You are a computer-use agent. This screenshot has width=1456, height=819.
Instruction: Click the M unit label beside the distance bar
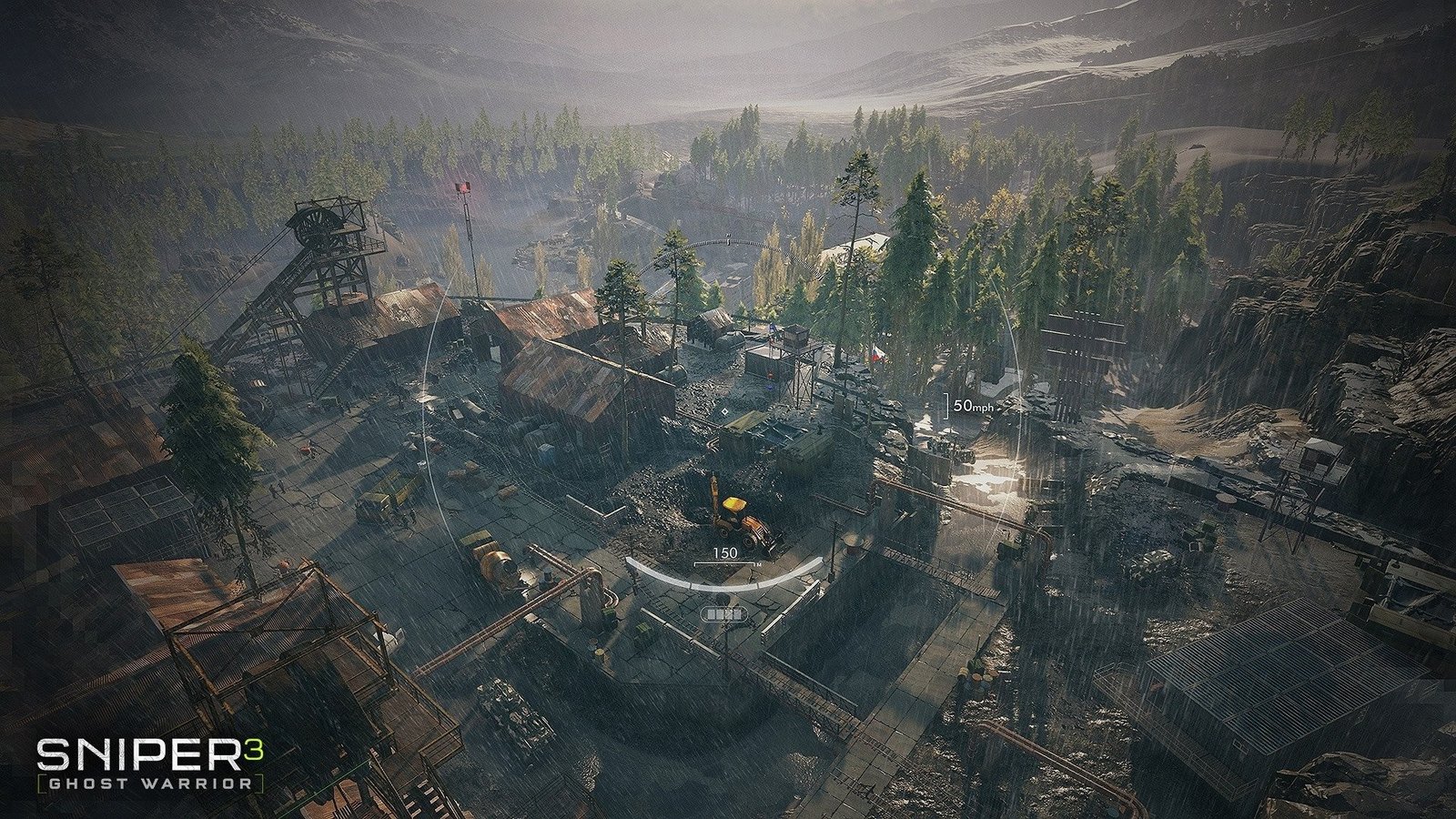(759, 564)
